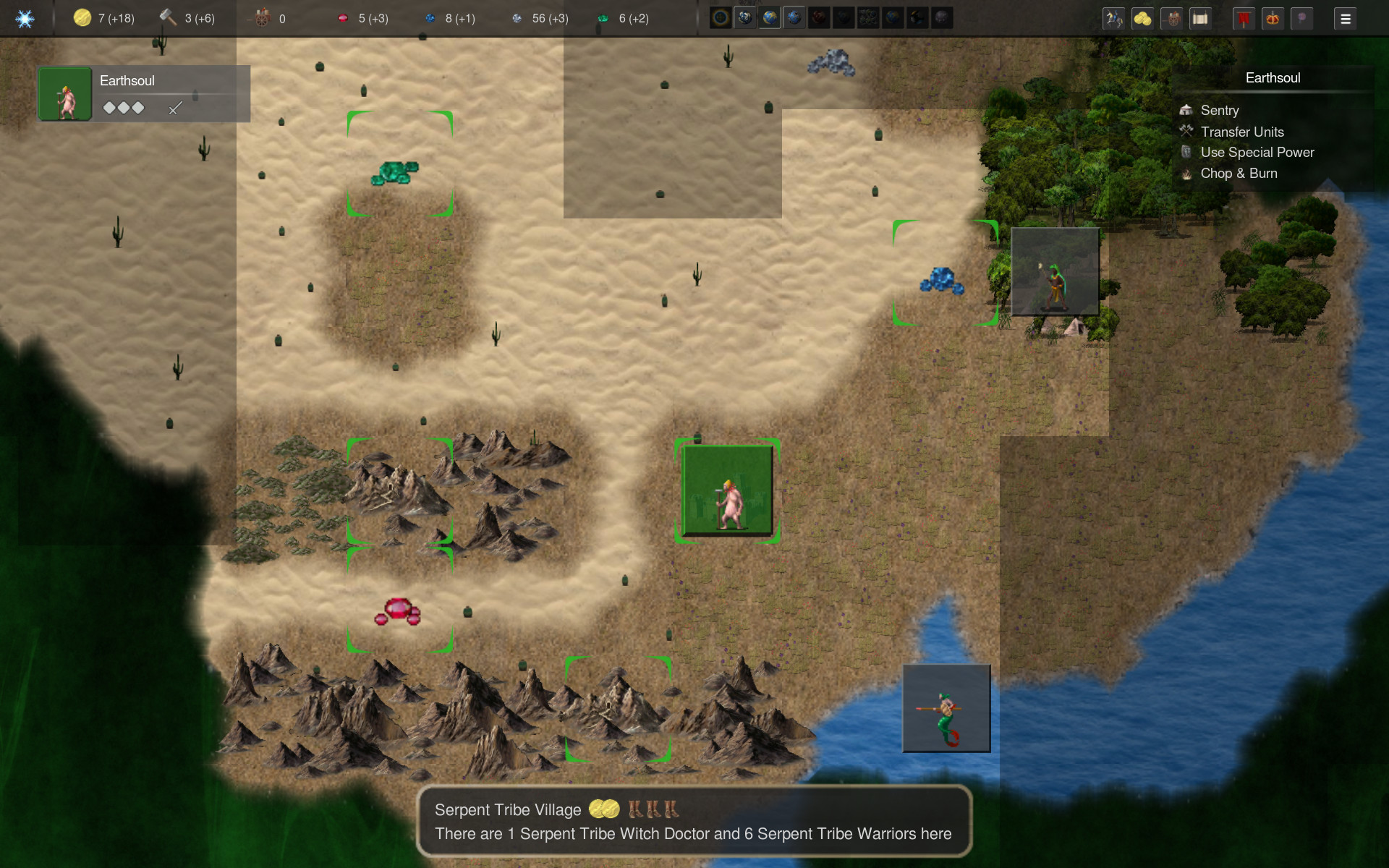
Task: Click the purple orb ritual icon
Action: [1301, 18]
